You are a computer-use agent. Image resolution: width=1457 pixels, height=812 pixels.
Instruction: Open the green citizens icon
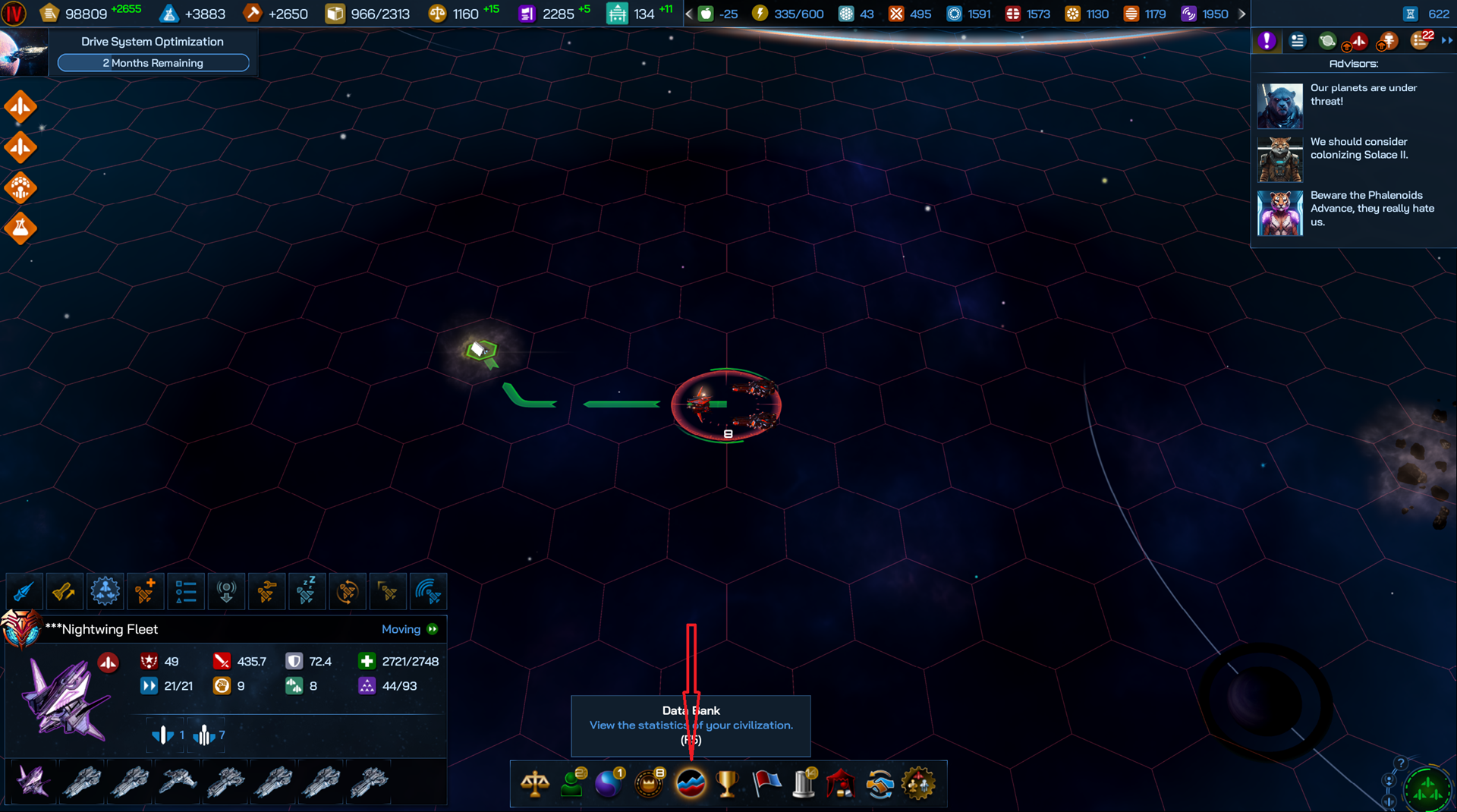tap(573, 783)
